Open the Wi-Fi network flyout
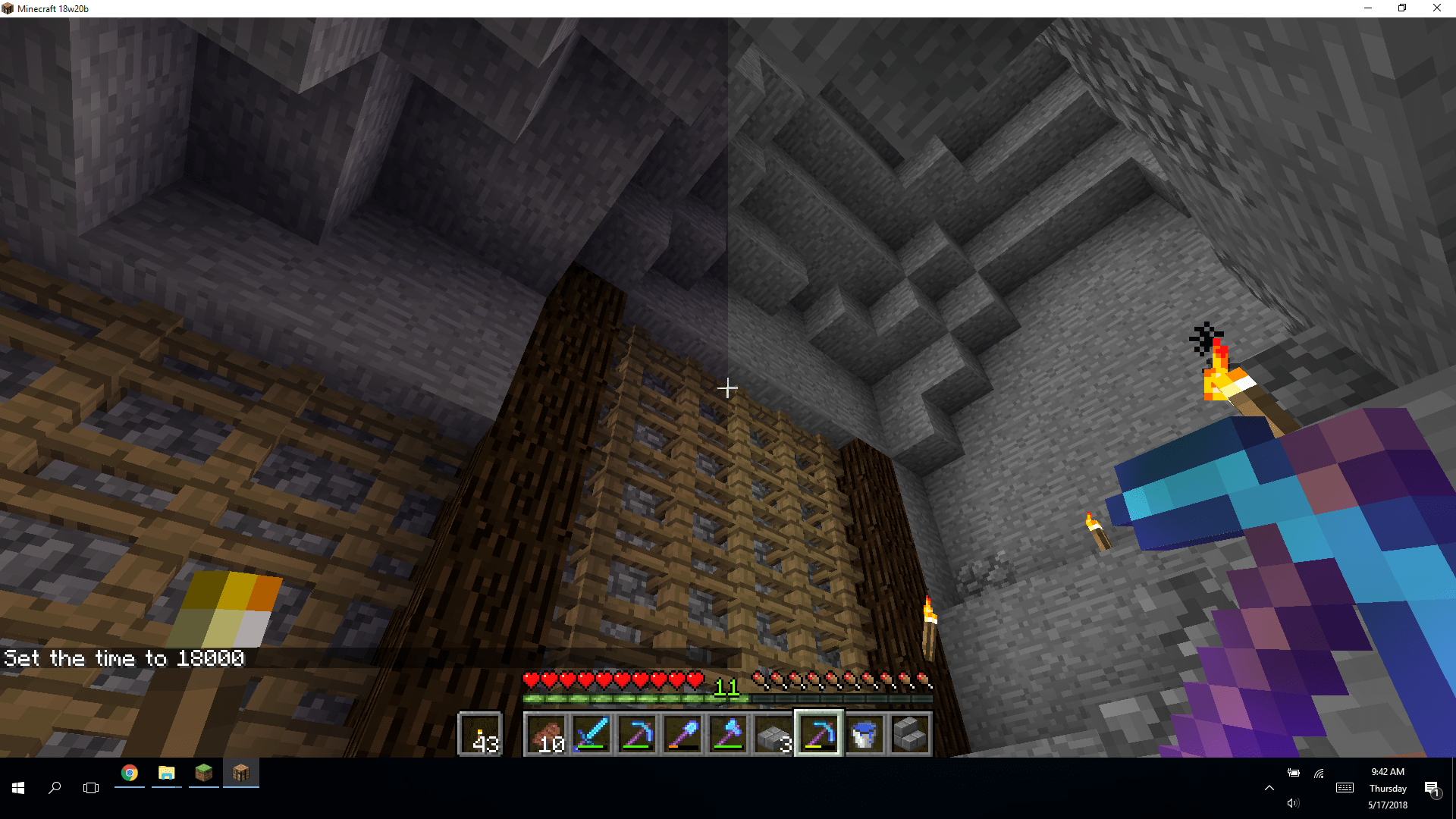Screen dimensions: 1456x819 [x=1319, y=773]
